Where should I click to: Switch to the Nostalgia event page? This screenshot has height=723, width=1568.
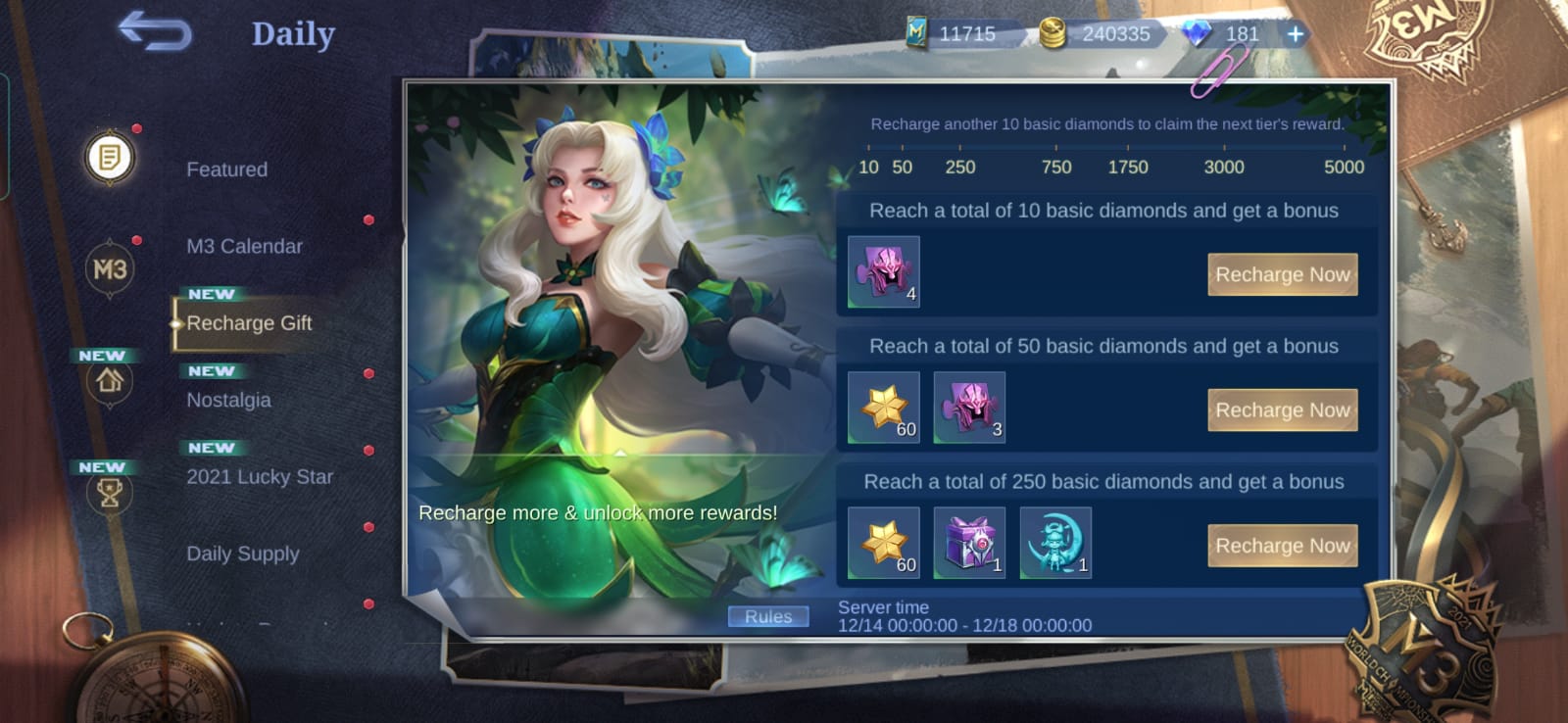tap(228, 399)
